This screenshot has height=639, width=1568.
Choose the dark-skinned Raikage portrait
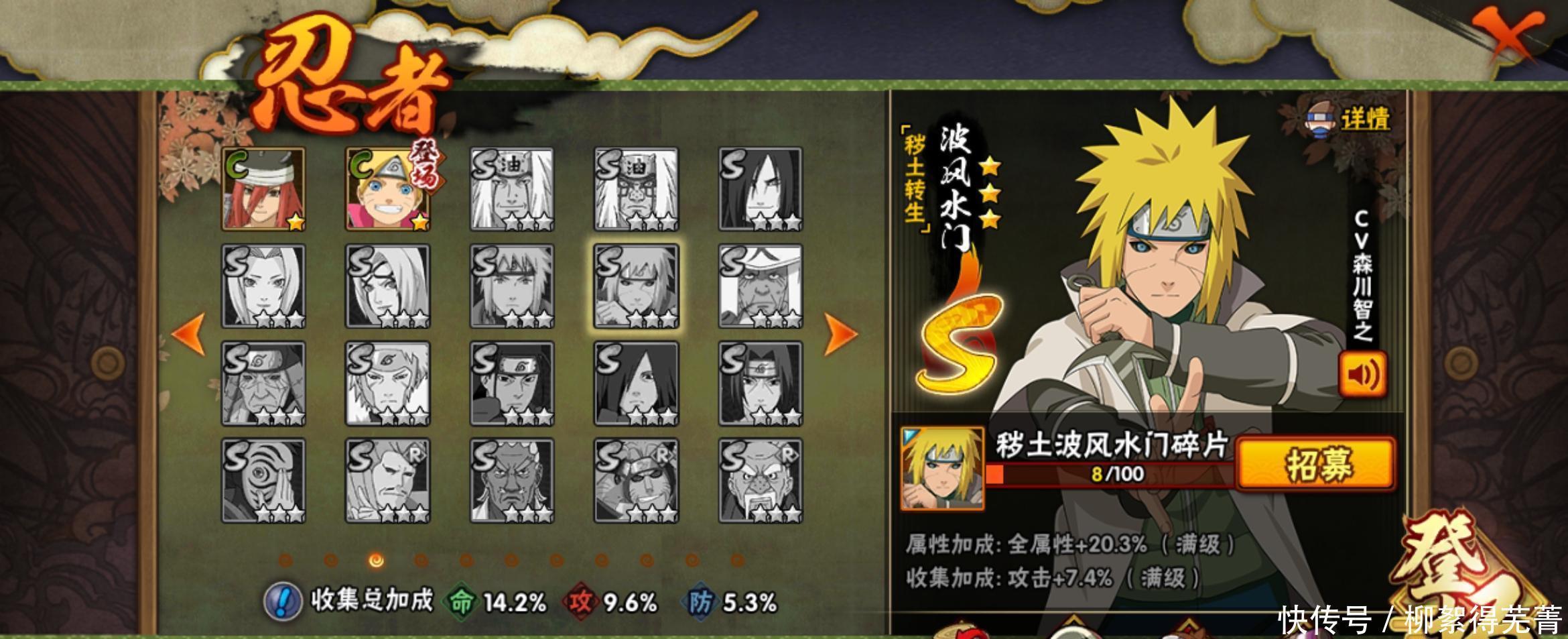pos(512,481)
